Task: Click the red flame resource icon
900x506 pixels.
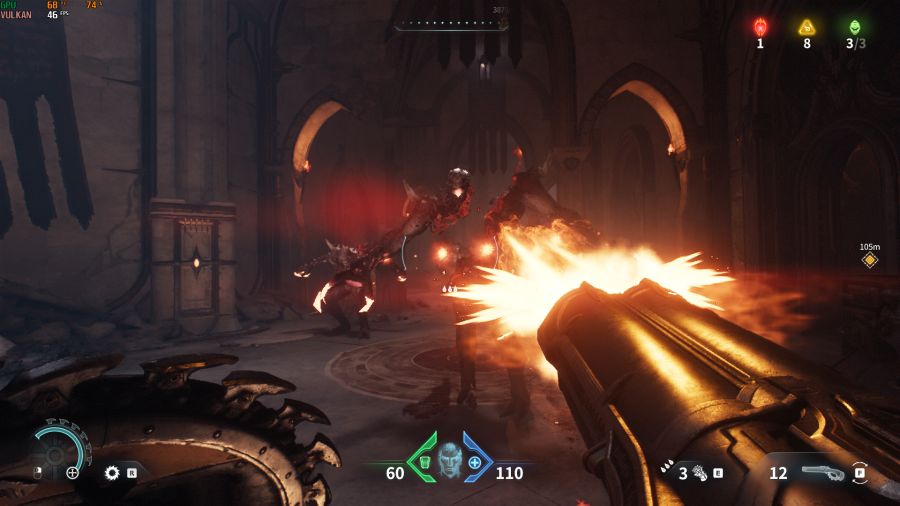Action: [x=760, y=27]
